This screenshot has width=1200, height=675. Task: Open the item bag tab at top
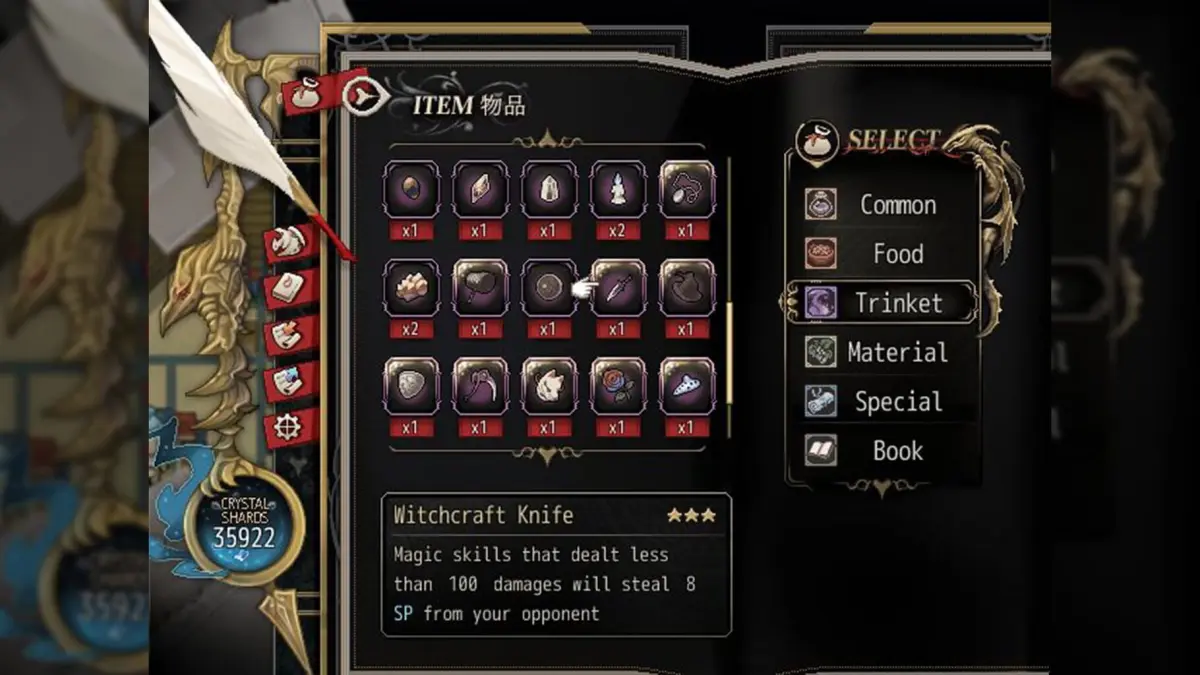[x=302, y=95]
